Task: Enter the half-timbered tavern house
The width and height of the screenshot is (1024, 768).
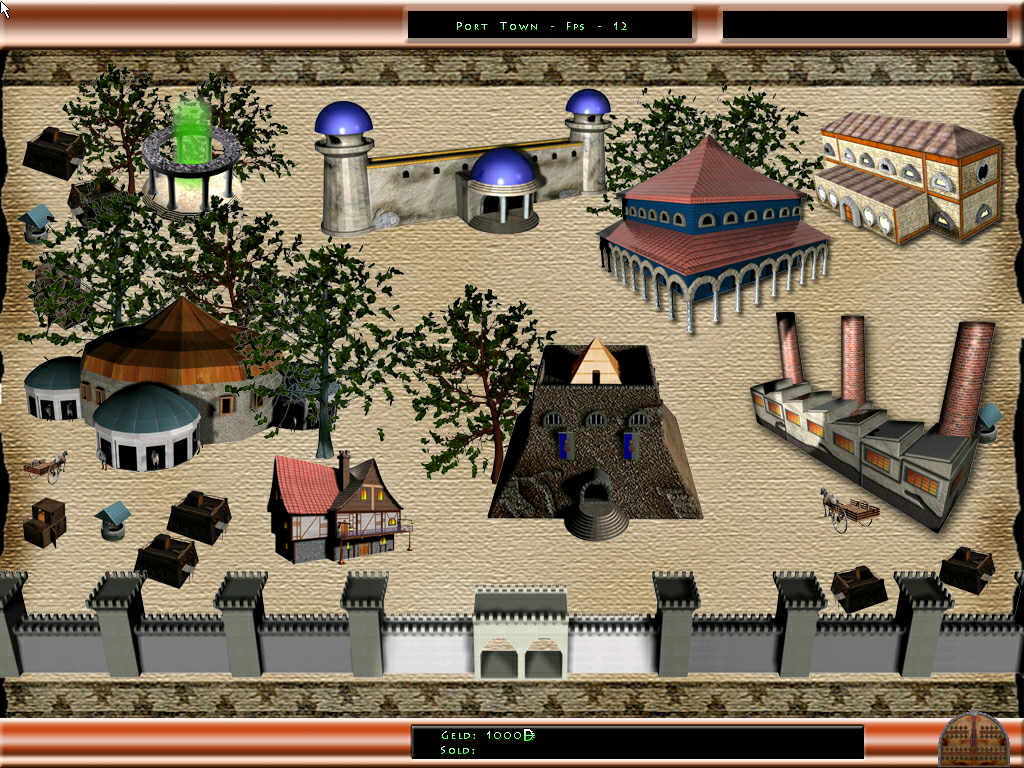Action: [x=335, y=508]
